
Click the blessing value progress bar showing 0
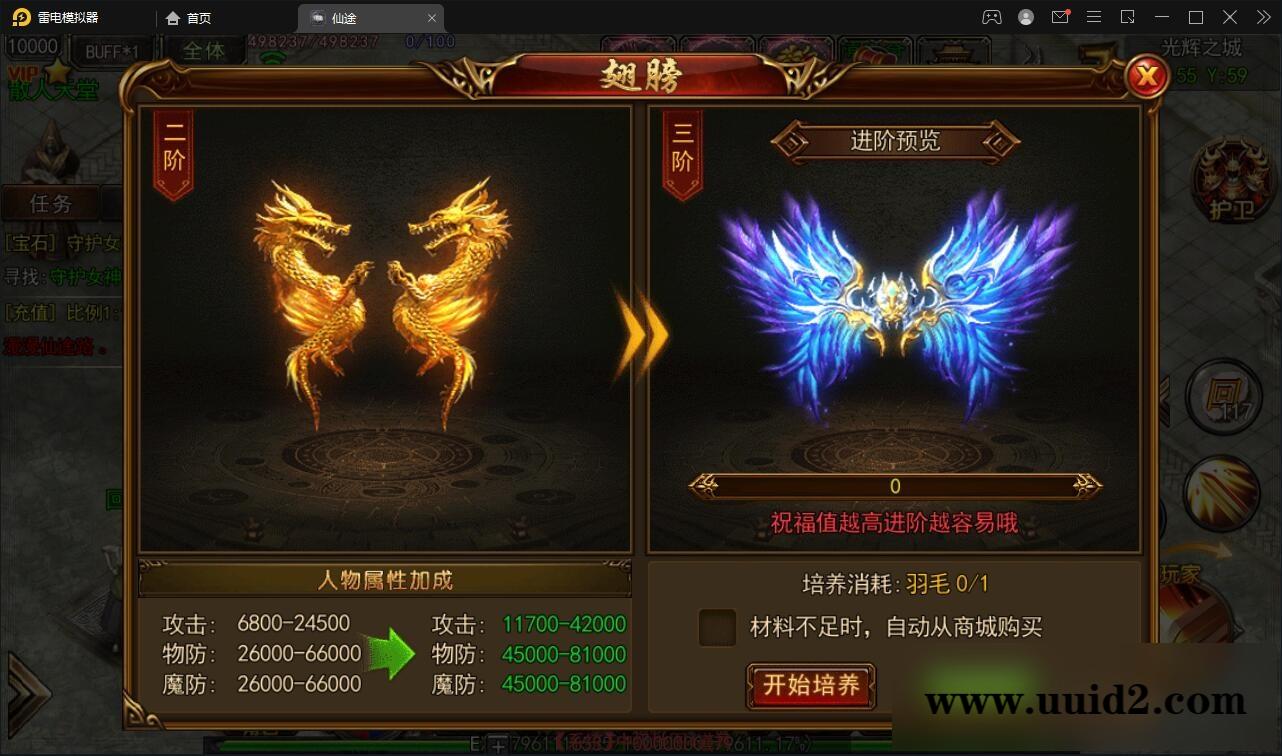point(895,485)
